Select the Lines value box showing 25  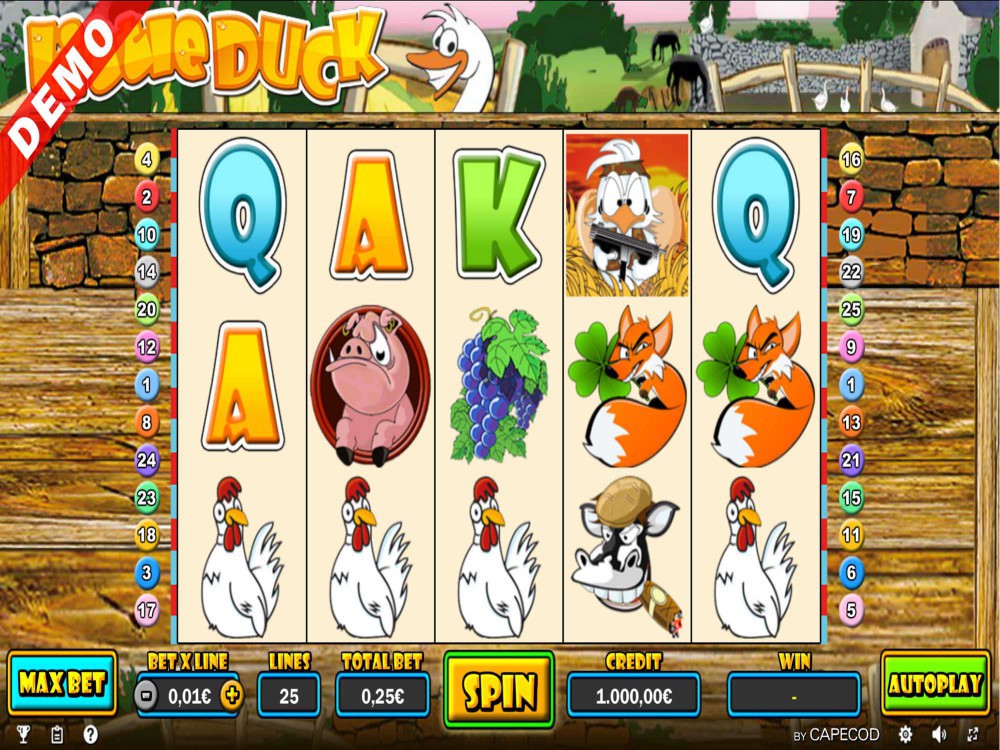[x=289, y=695]
